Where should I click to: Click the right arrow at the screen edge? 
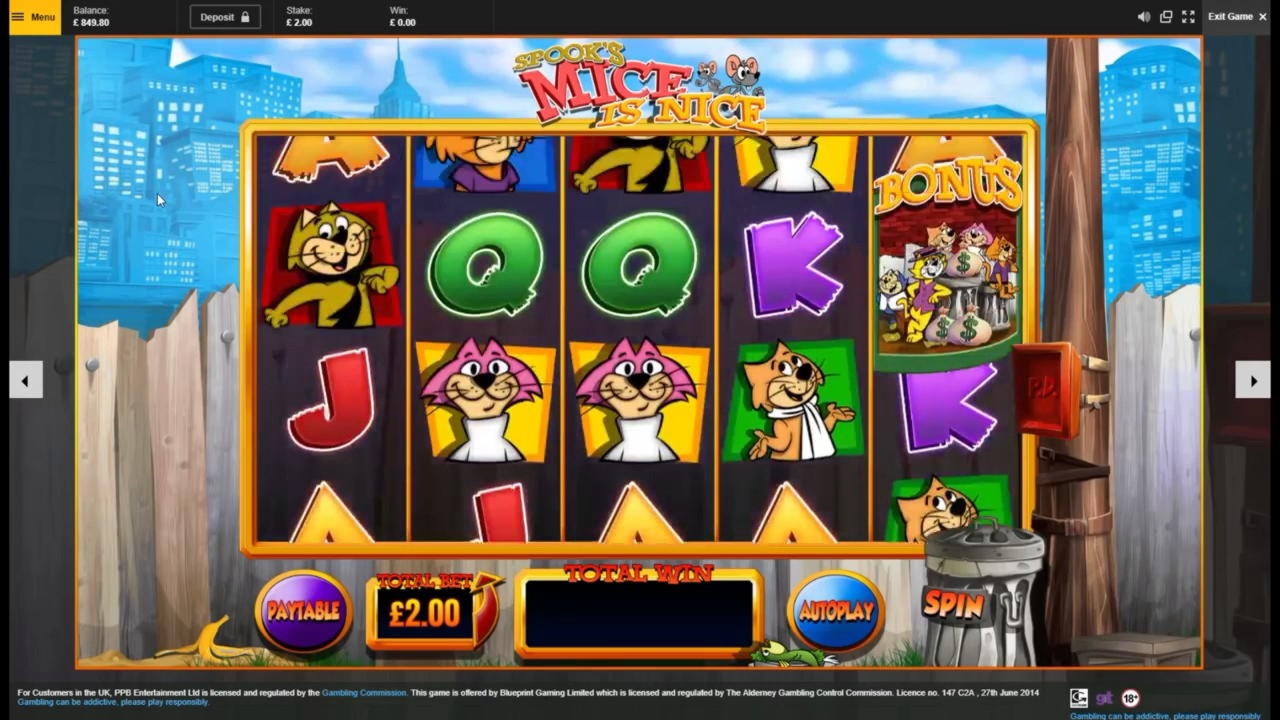(x=1253, y=380)
